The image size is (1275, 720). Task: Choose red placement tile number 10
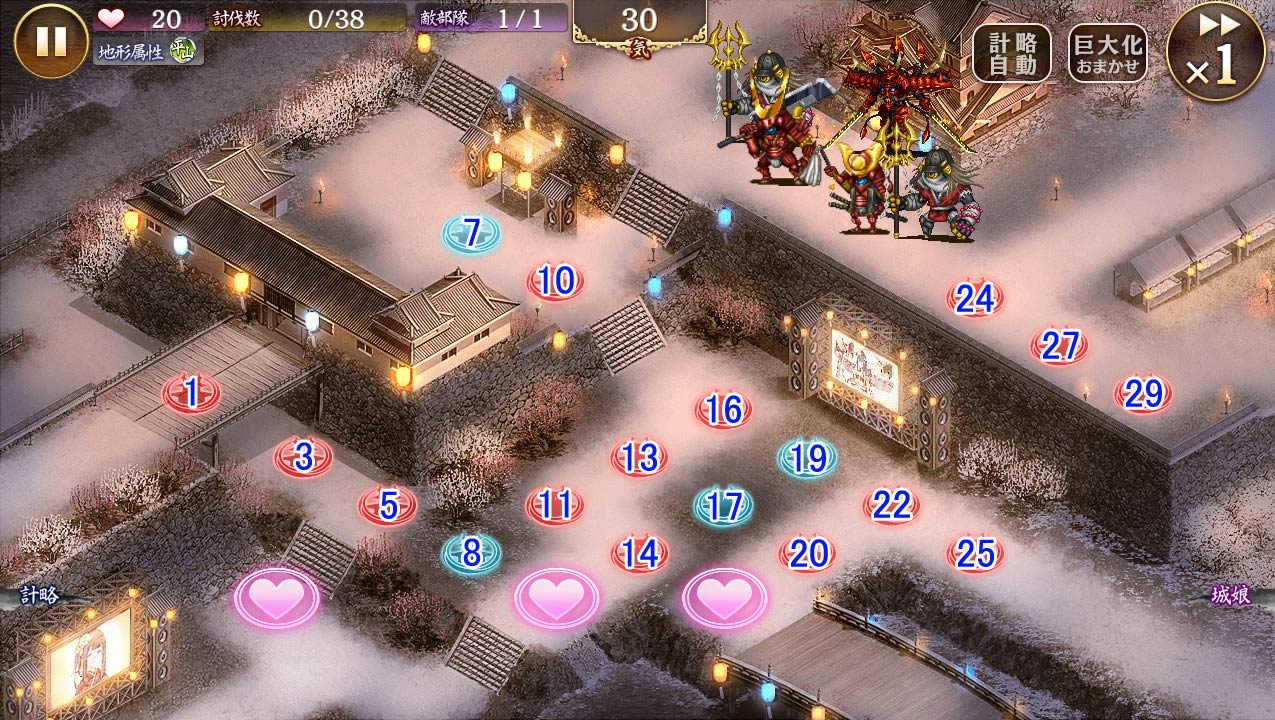click(555, 282)
